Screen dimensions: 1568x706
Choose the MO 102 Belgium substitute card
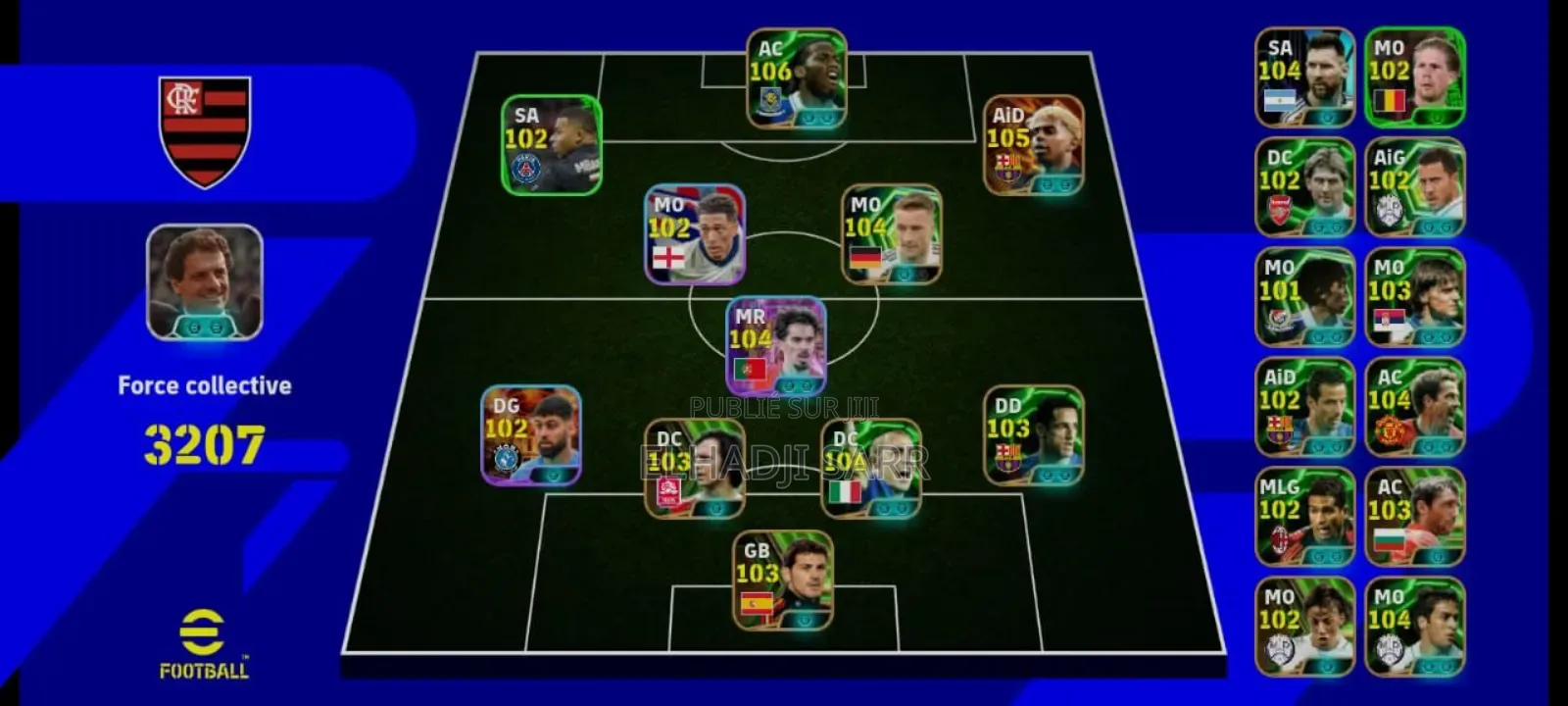(x=1414, y=77)
